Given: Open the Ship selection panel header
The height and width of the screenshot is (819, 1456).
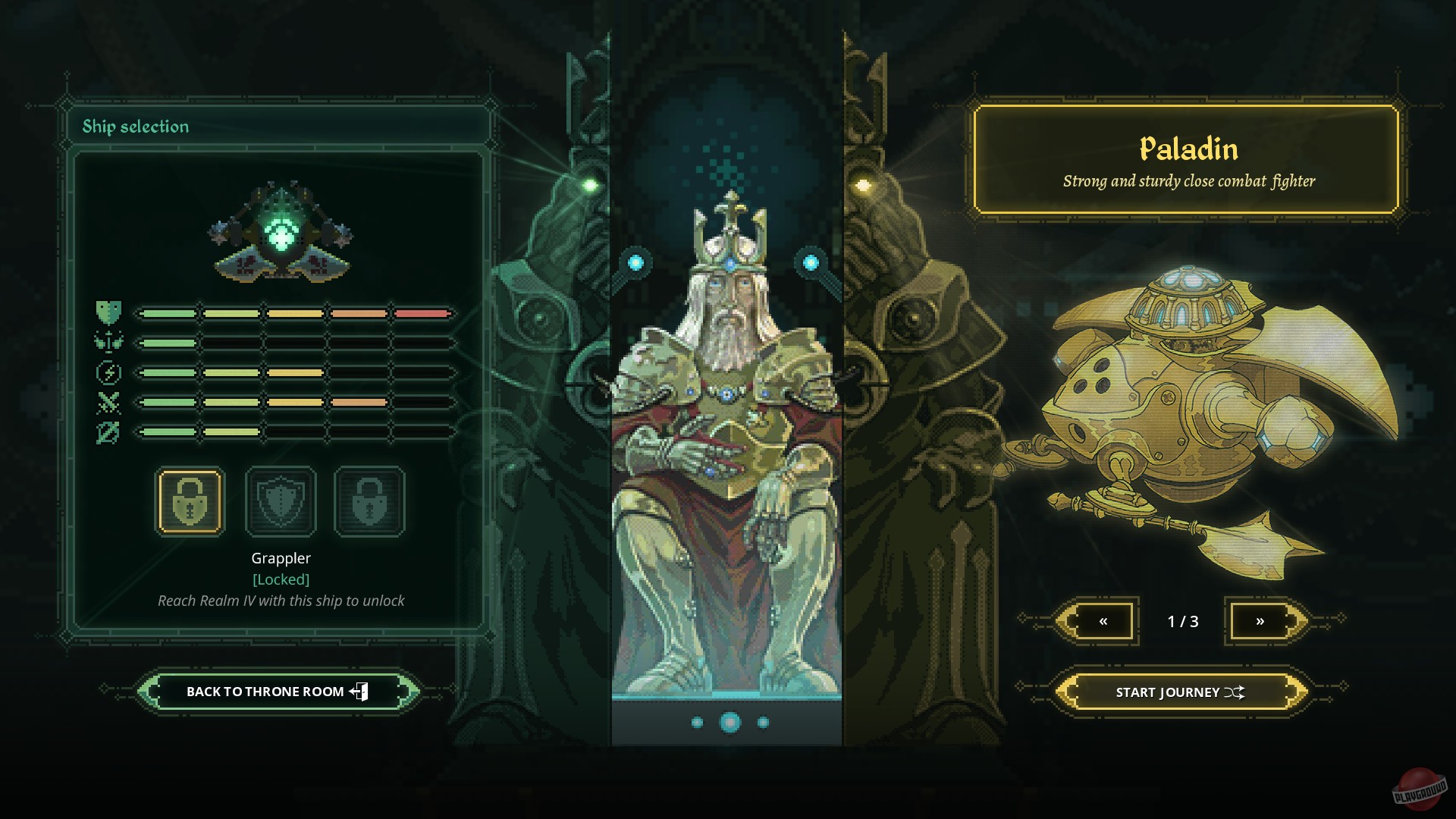Looking at the screenshot, I should pos(136,127).
